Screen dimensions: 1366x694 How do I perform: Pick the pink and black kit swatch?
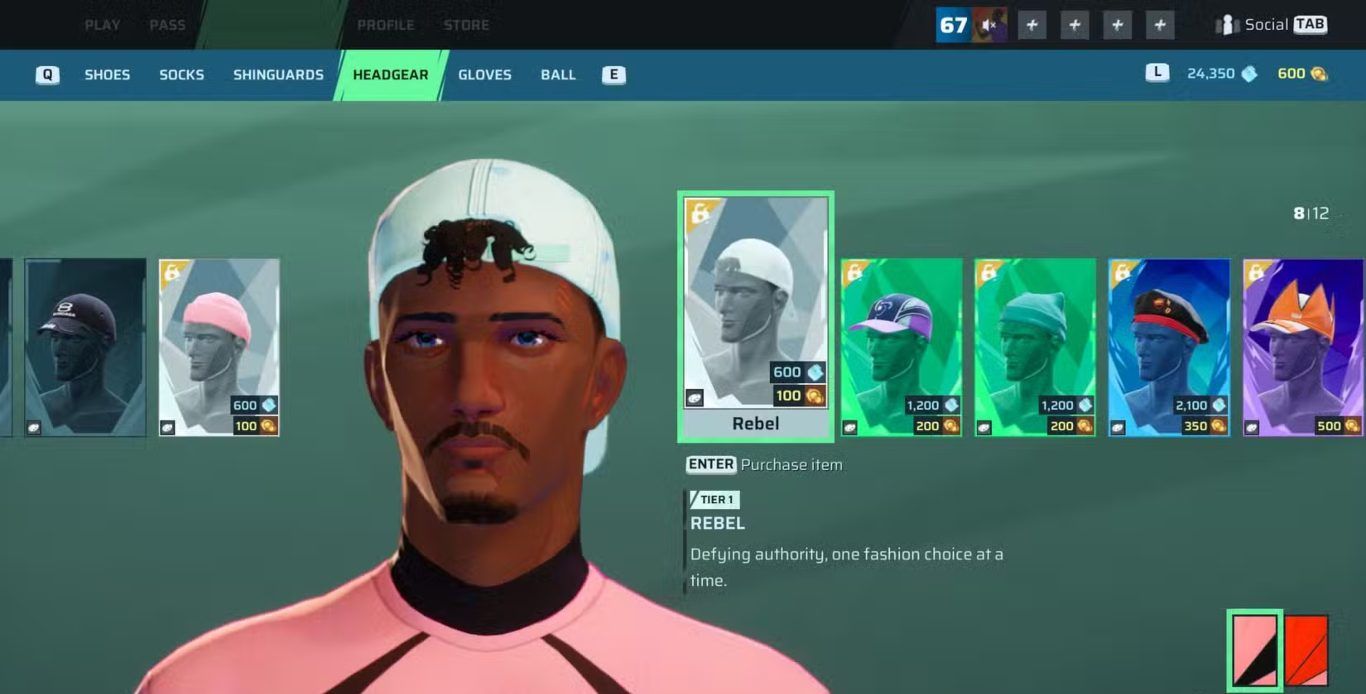click(1254, 650)
